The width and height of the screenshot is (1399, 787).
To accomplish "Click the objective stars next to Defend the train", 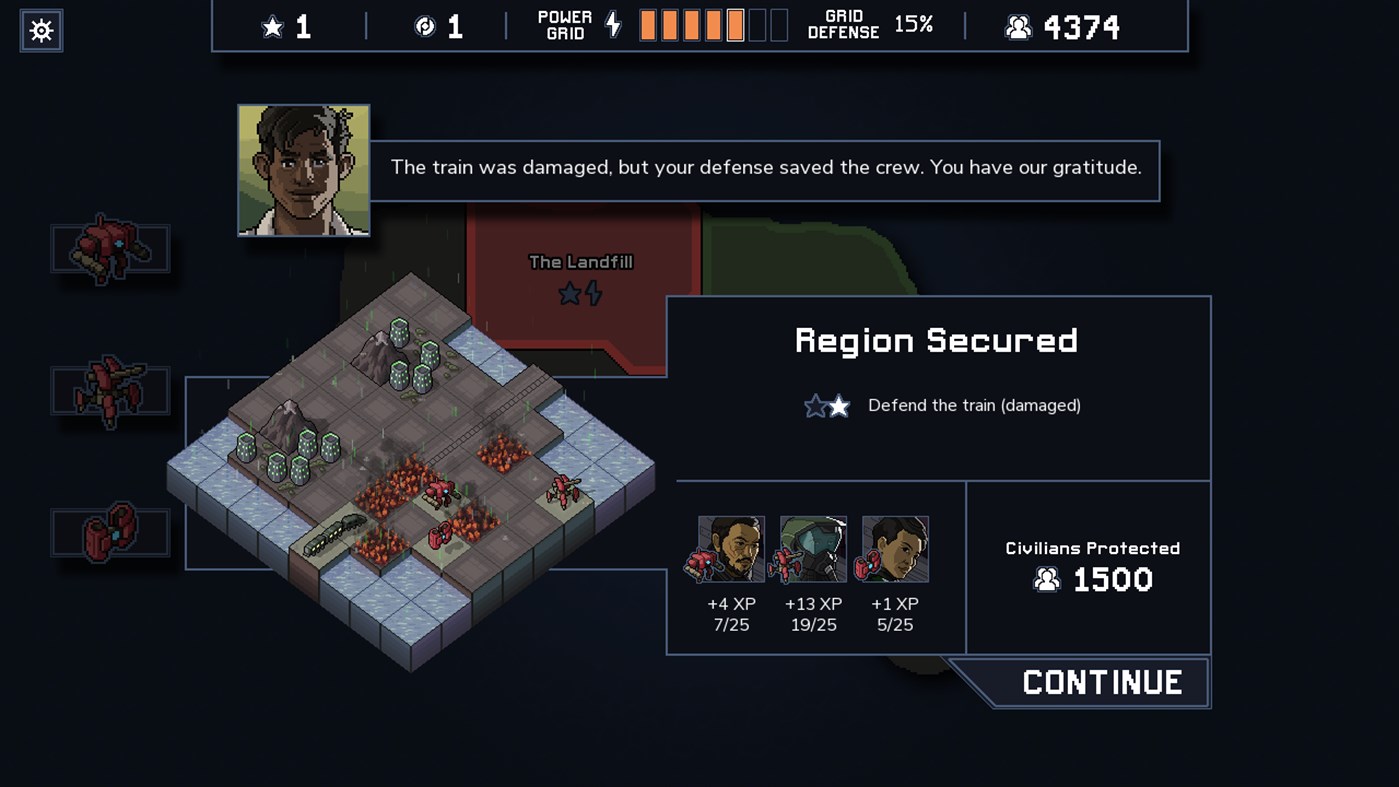I will (x=826, y=406).
